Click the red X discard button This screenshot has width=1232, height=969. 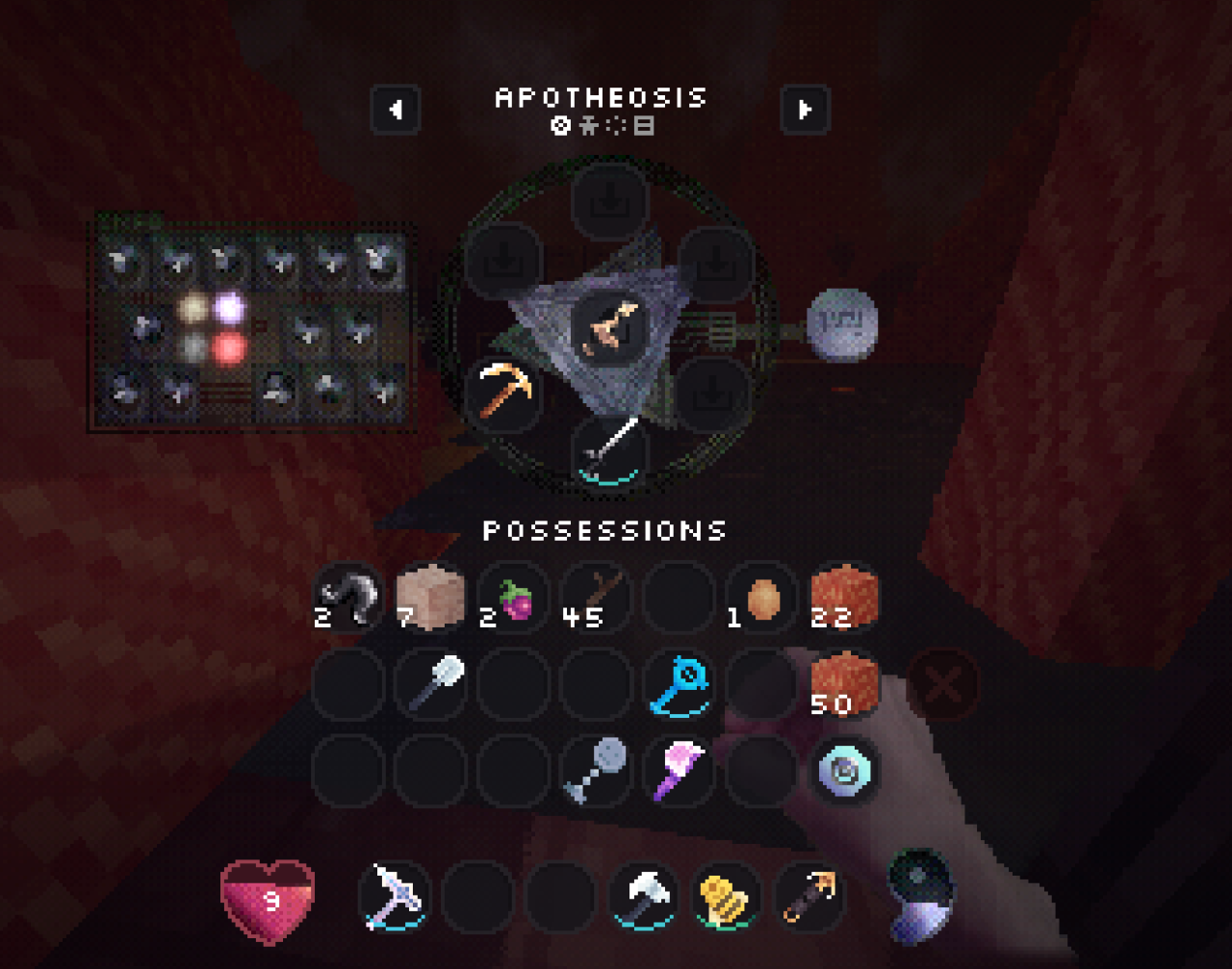pyautogui.click(x=942, y=685)
